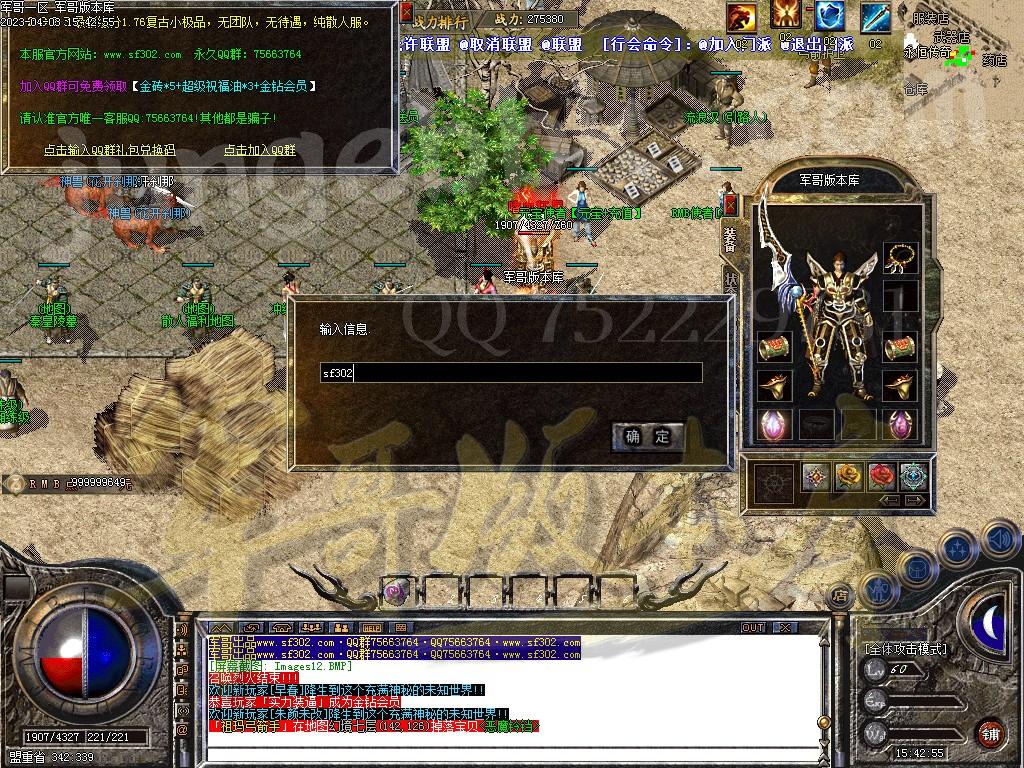The image size is (1024, 768).
Task: Click the 点击加入QQ群 link
Action: point(259,150)
